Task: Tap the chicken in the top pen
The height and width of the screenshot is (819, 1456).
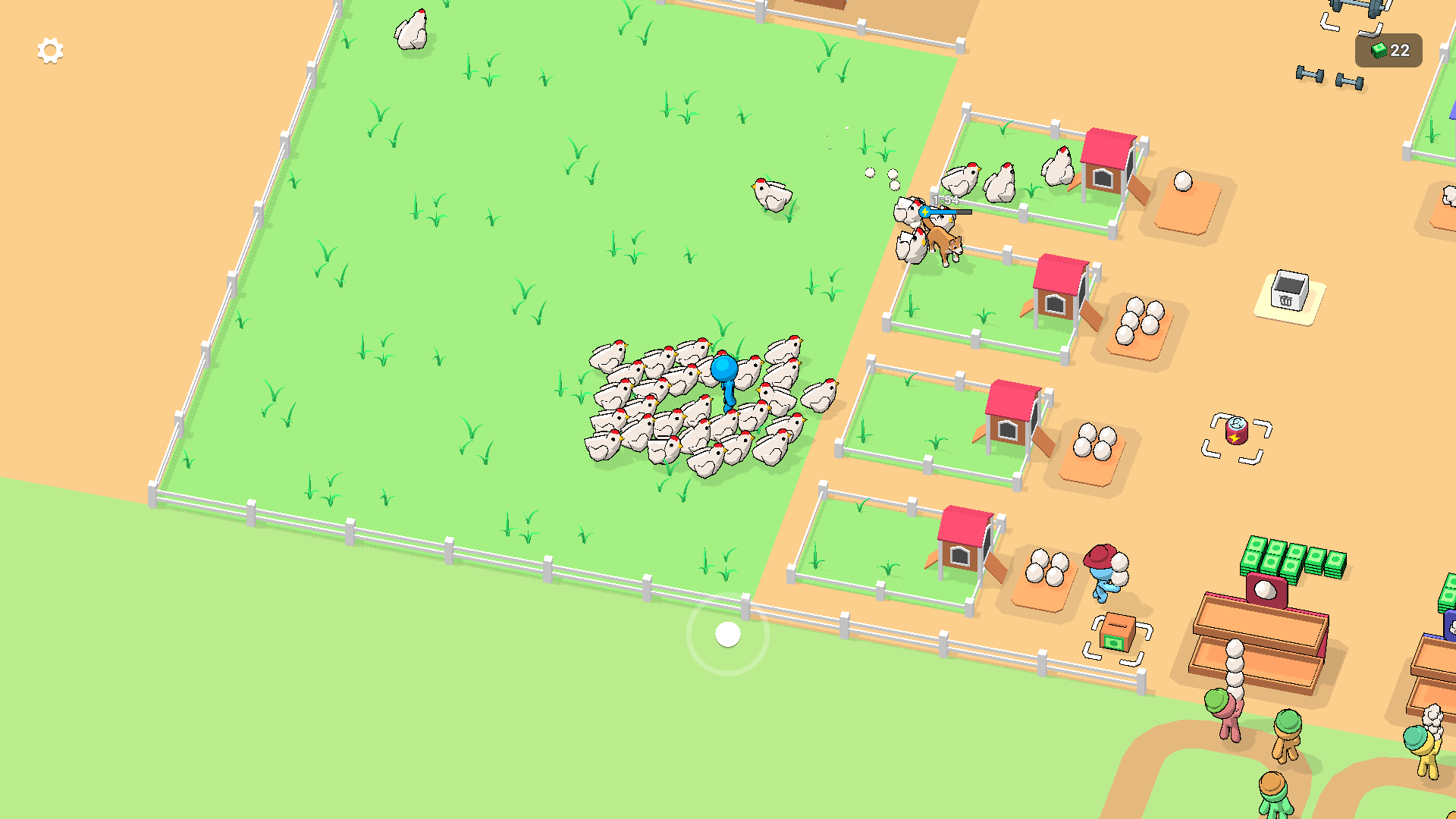Action: coord(1001,182)
